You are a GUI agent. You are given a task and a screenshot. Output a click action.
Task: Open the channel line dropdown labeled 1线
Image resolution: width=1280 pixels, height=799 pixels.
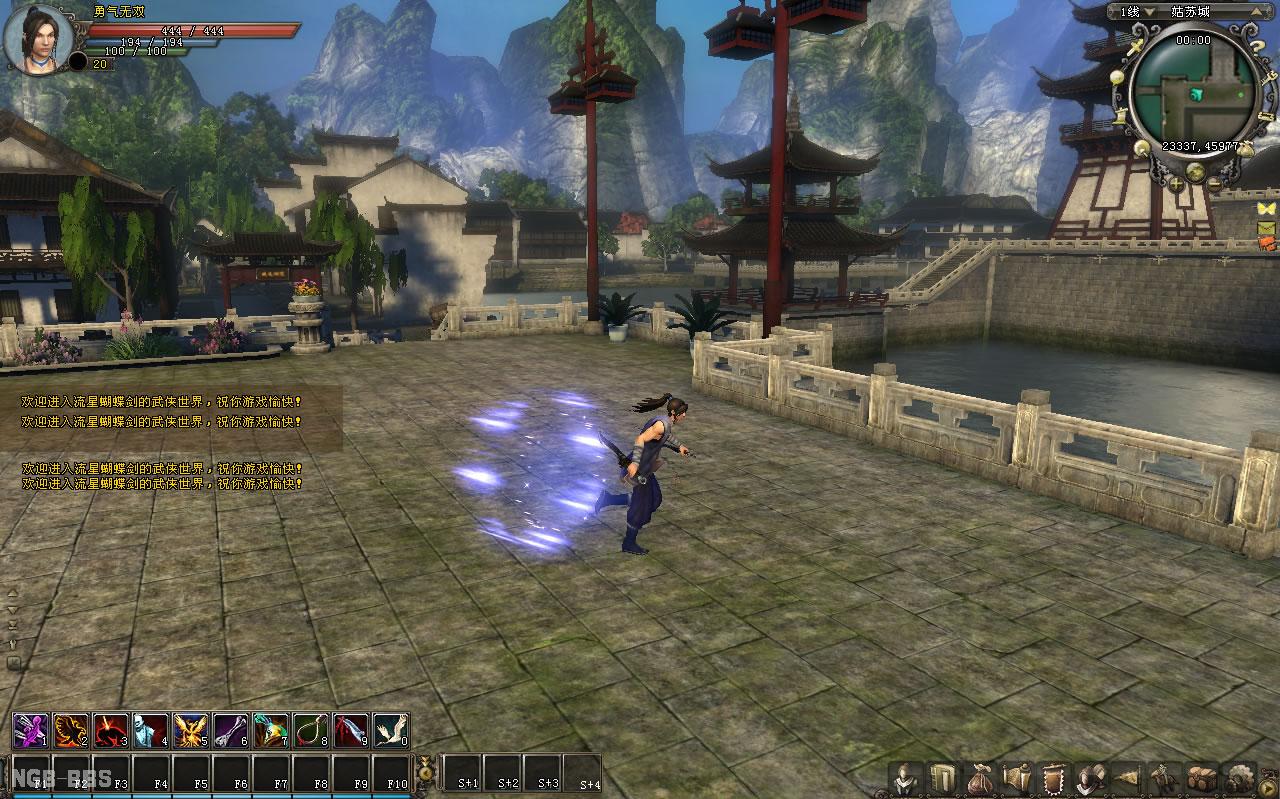pyautogui.click(x=1148, y=12)
